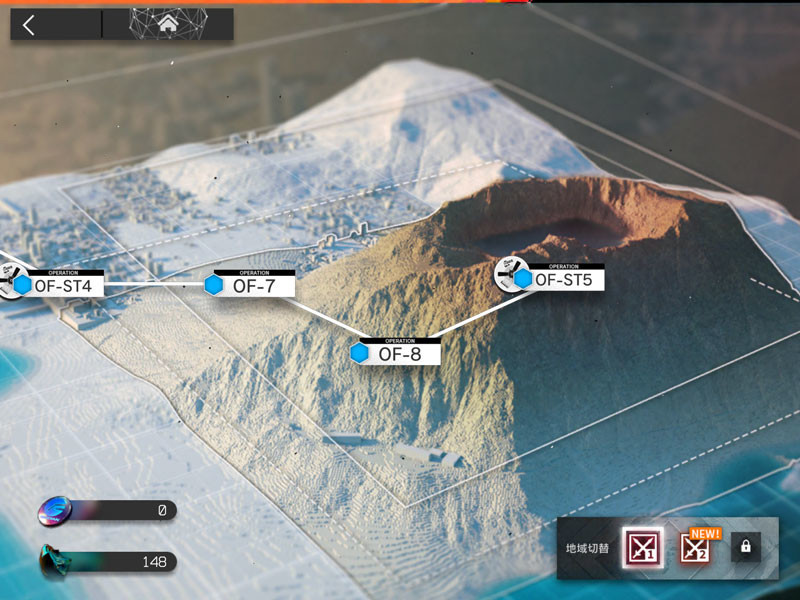
Task: Open the OF-ST5 story stage
Action: click(561, 279)
